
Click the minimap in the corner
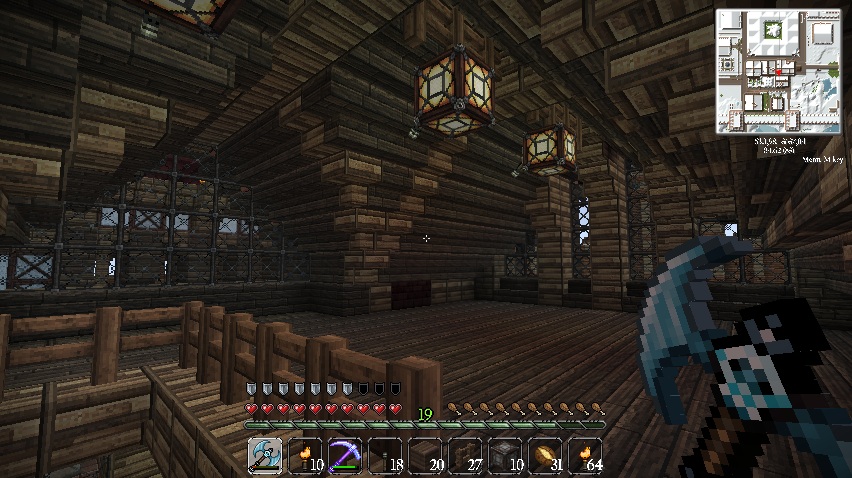tap(779, 72)
